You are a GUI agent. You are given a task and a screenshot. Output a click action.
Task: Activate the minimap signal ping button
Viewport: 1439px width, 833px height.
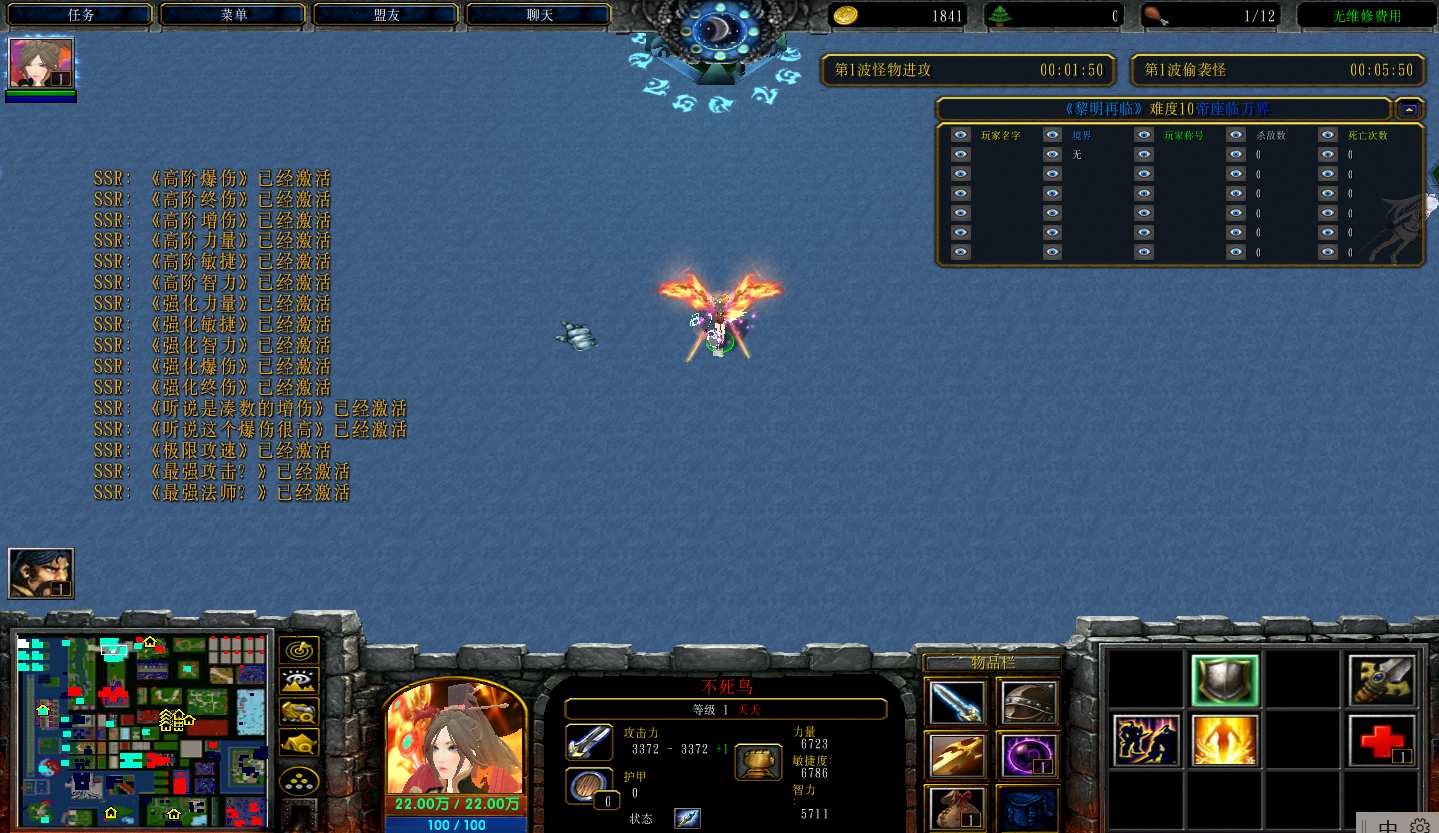coord(298,650)
